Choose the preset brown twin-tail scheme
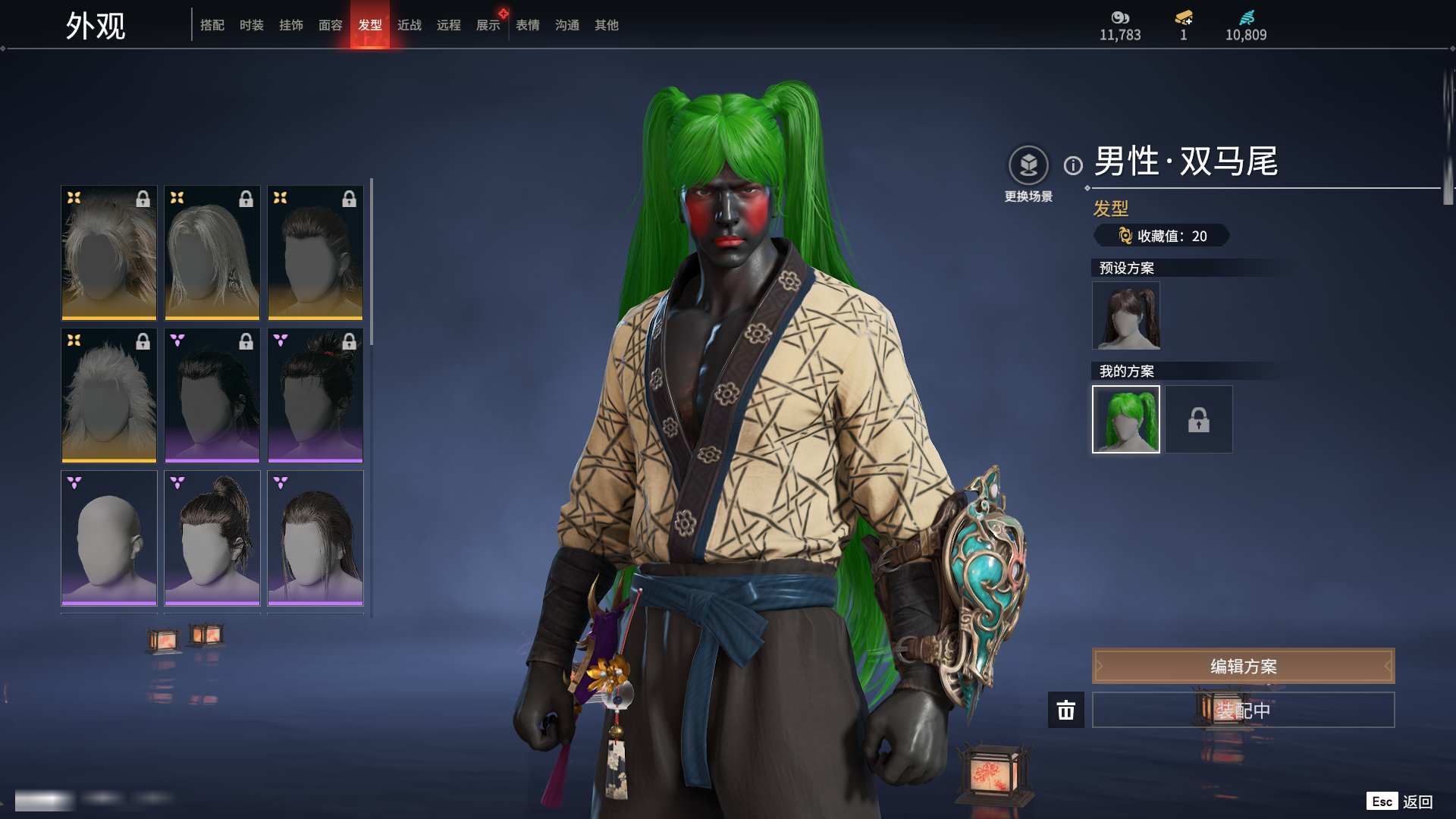 [1125, 315]
